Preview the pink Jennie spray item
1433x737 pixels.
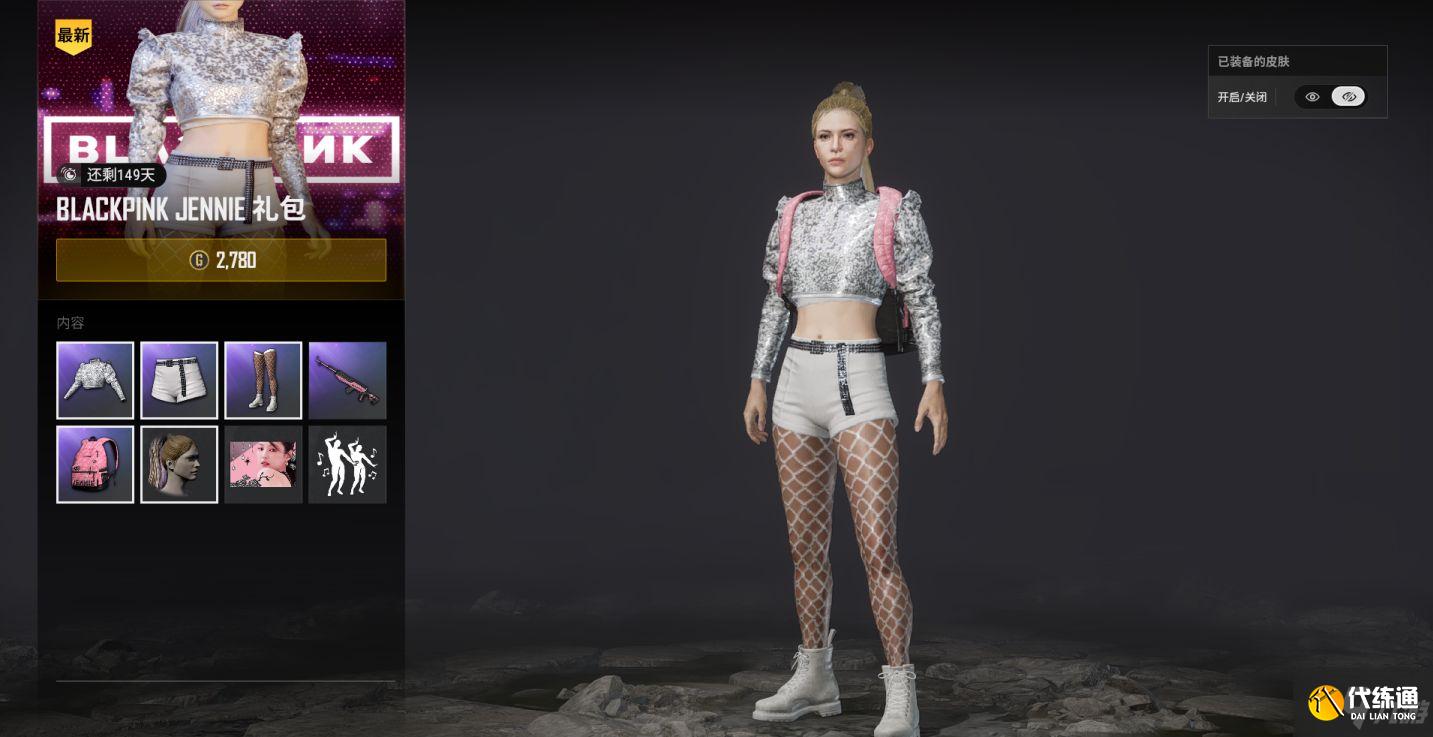pos(263,464)
